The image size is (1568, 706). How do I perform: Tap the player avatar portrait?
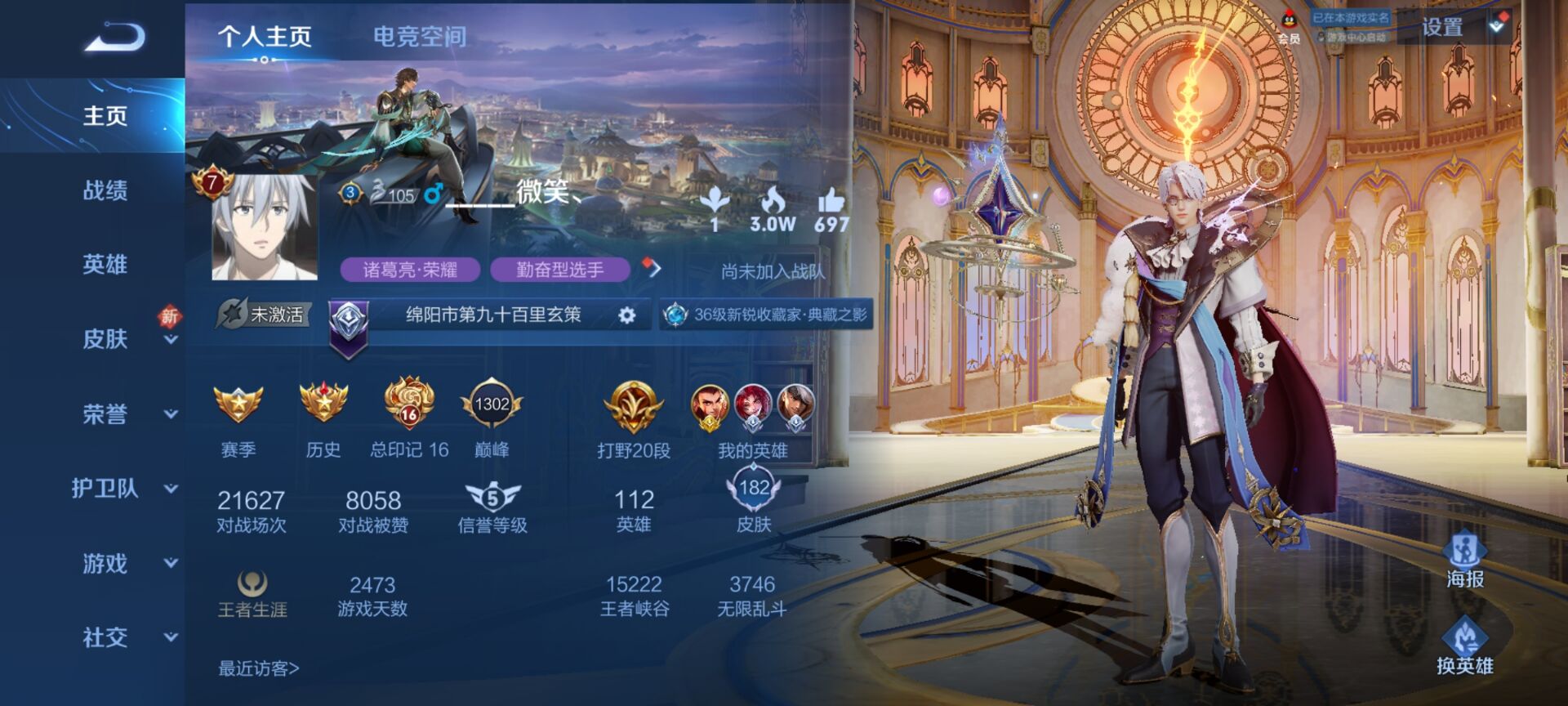(263, 227)
